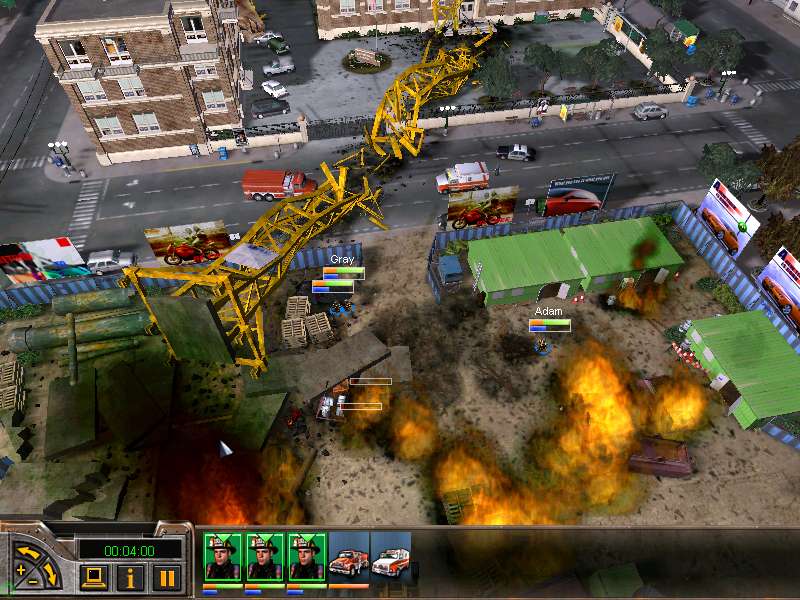
Task: Open the information panel with the i button
Action: 130,577
